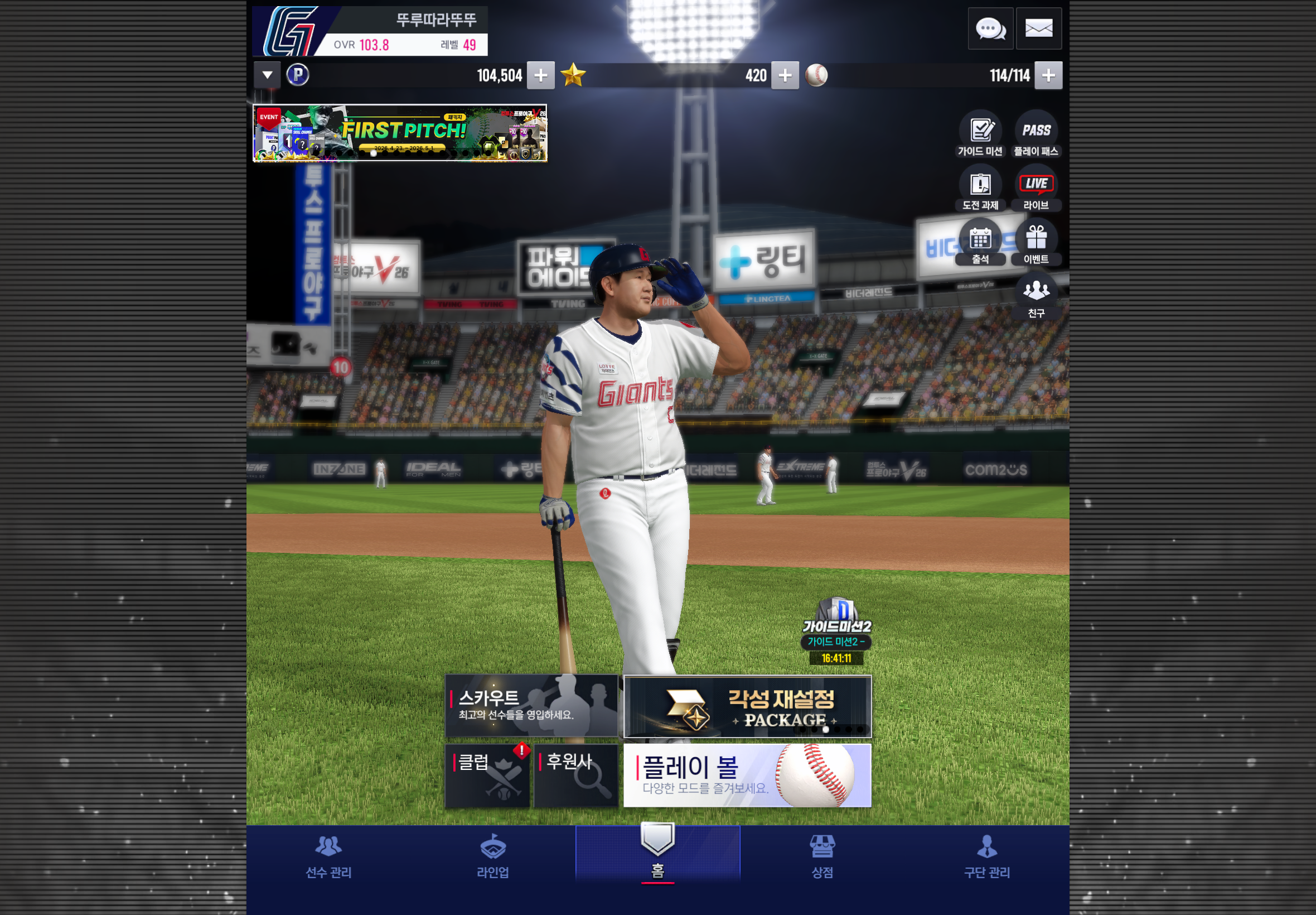The width and height of the screenshot is (1316, 915).
Task: Open the 플레이 패스 PASS icon
Action: (x=1036, y=134)
